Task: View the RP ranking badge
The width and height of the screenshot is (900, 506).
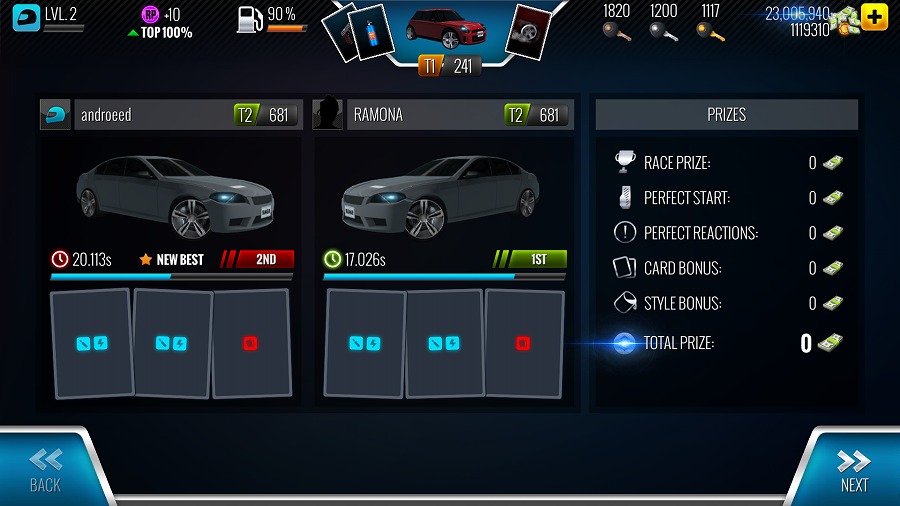Action: tap(150, 14)
